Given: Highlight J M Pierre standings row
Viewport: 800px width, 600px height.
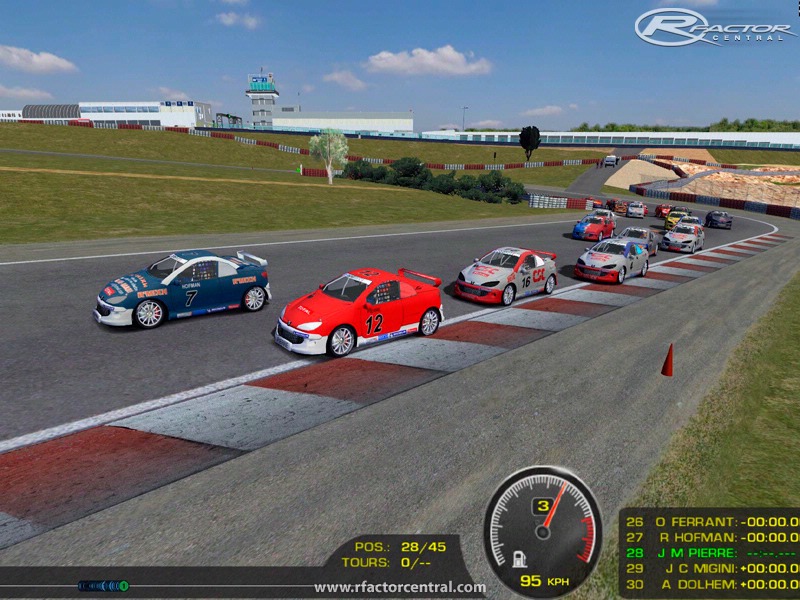Looking at the screenshot, I should coord(710,553).
